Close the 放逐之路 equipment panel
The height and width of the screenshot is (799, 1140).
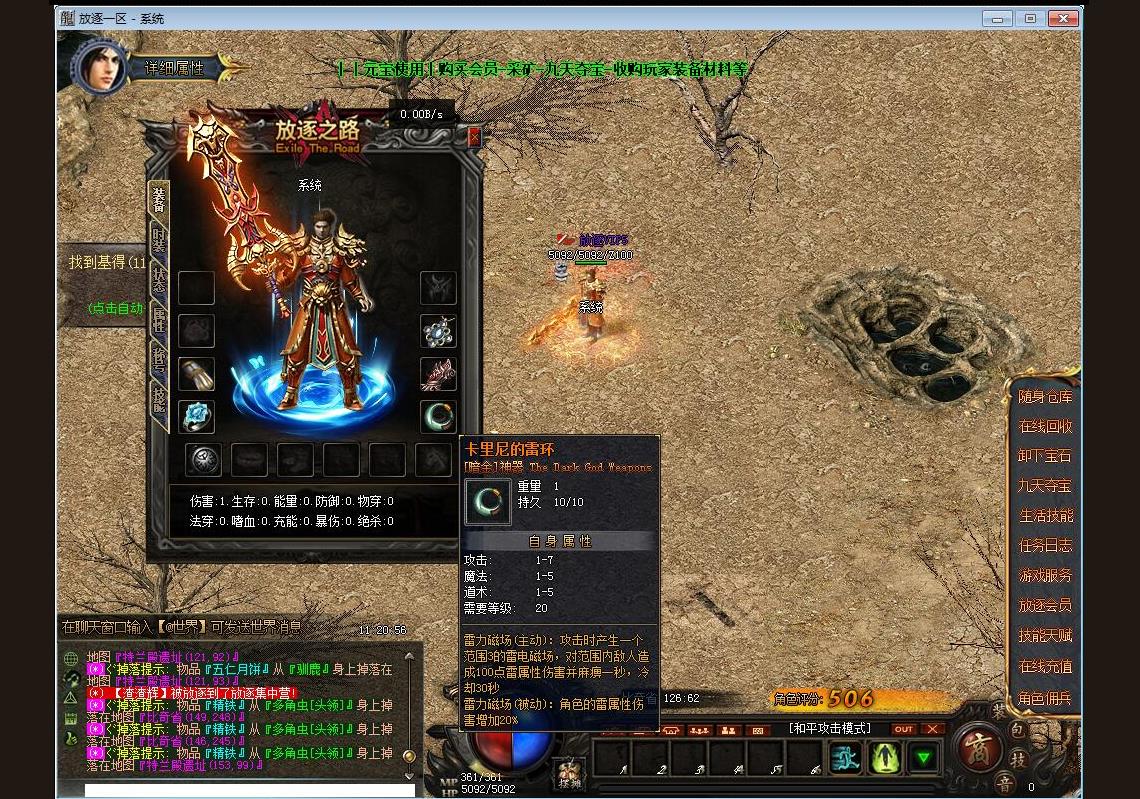[474, 138]
